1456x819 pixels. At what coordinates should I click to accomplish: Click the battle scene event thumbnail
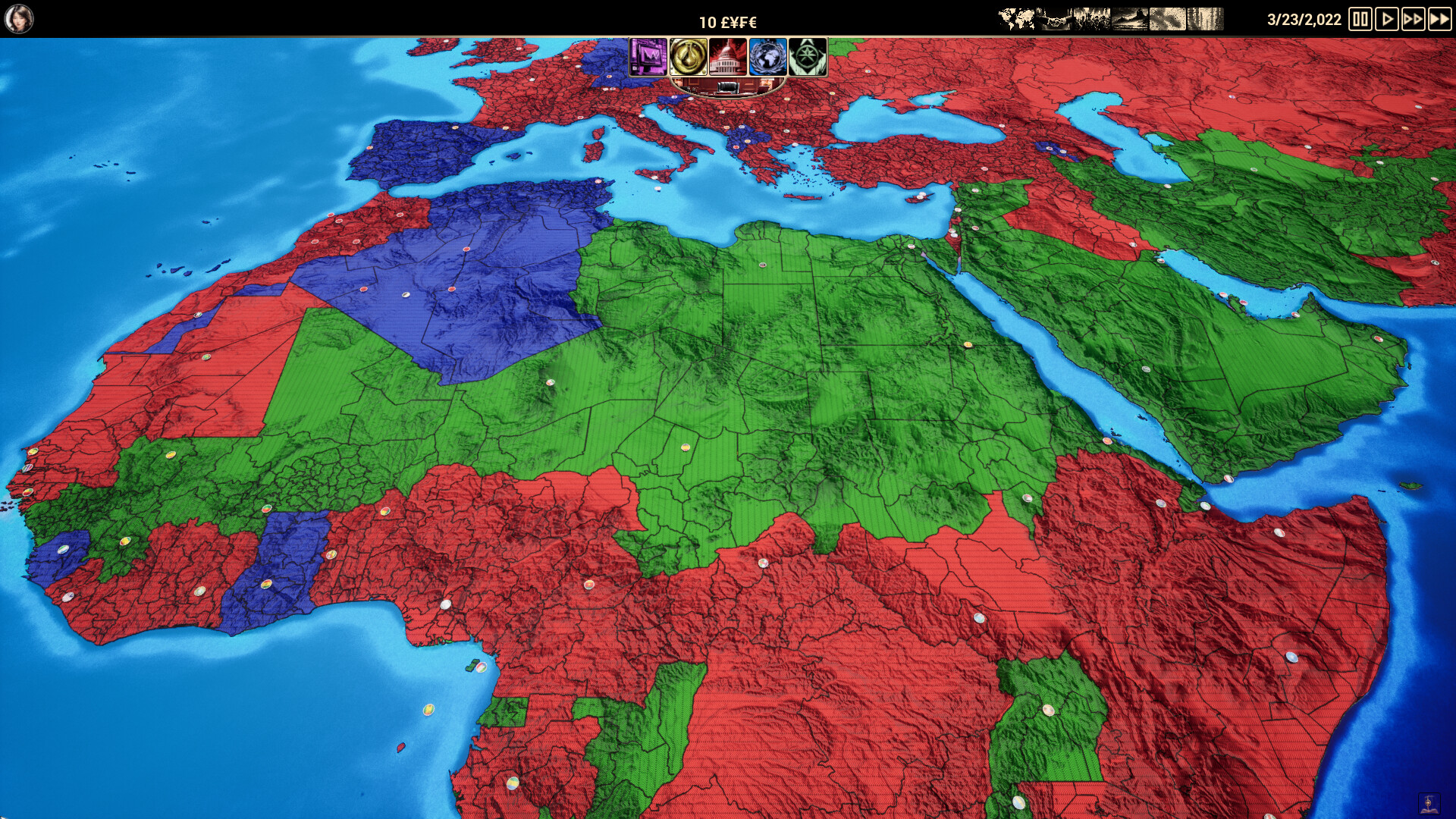[1090, 17]
